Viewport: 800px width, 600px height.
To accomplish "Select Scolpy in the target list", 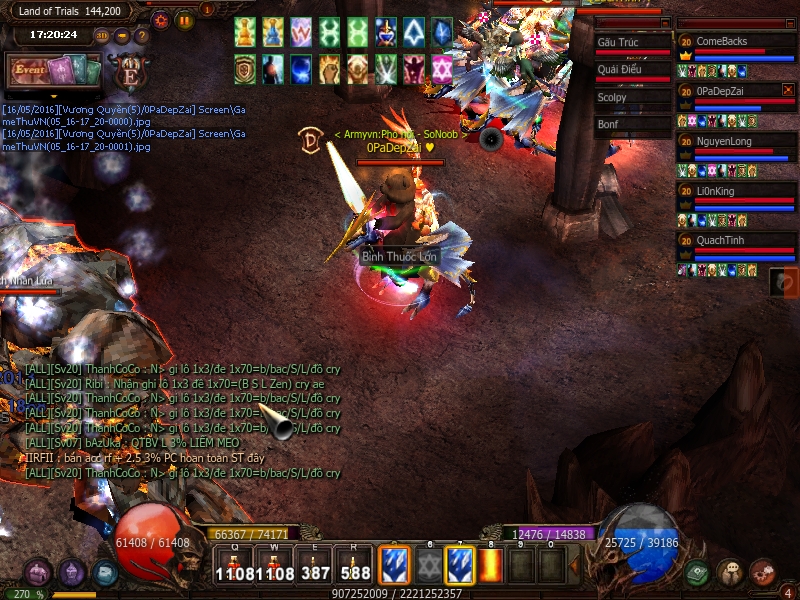I will (632, 99).
